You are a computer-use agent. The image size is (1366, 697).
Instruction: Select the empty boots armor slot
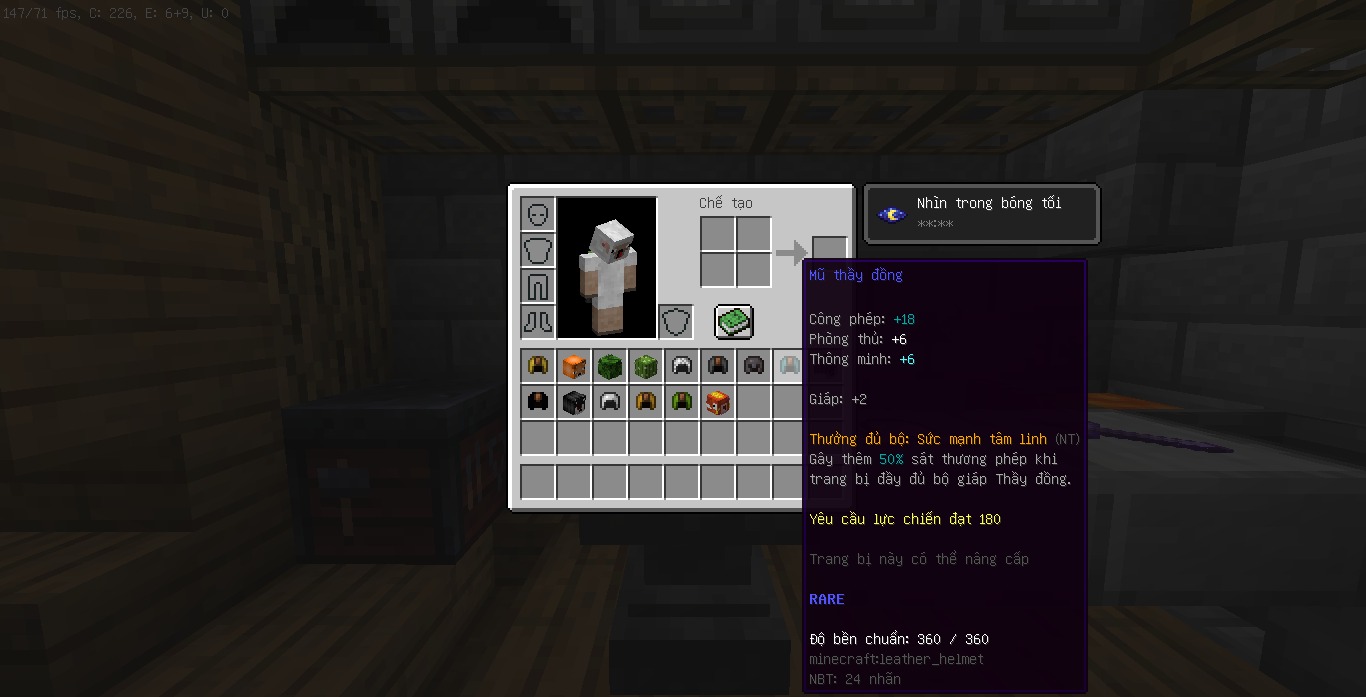(538, 322)
